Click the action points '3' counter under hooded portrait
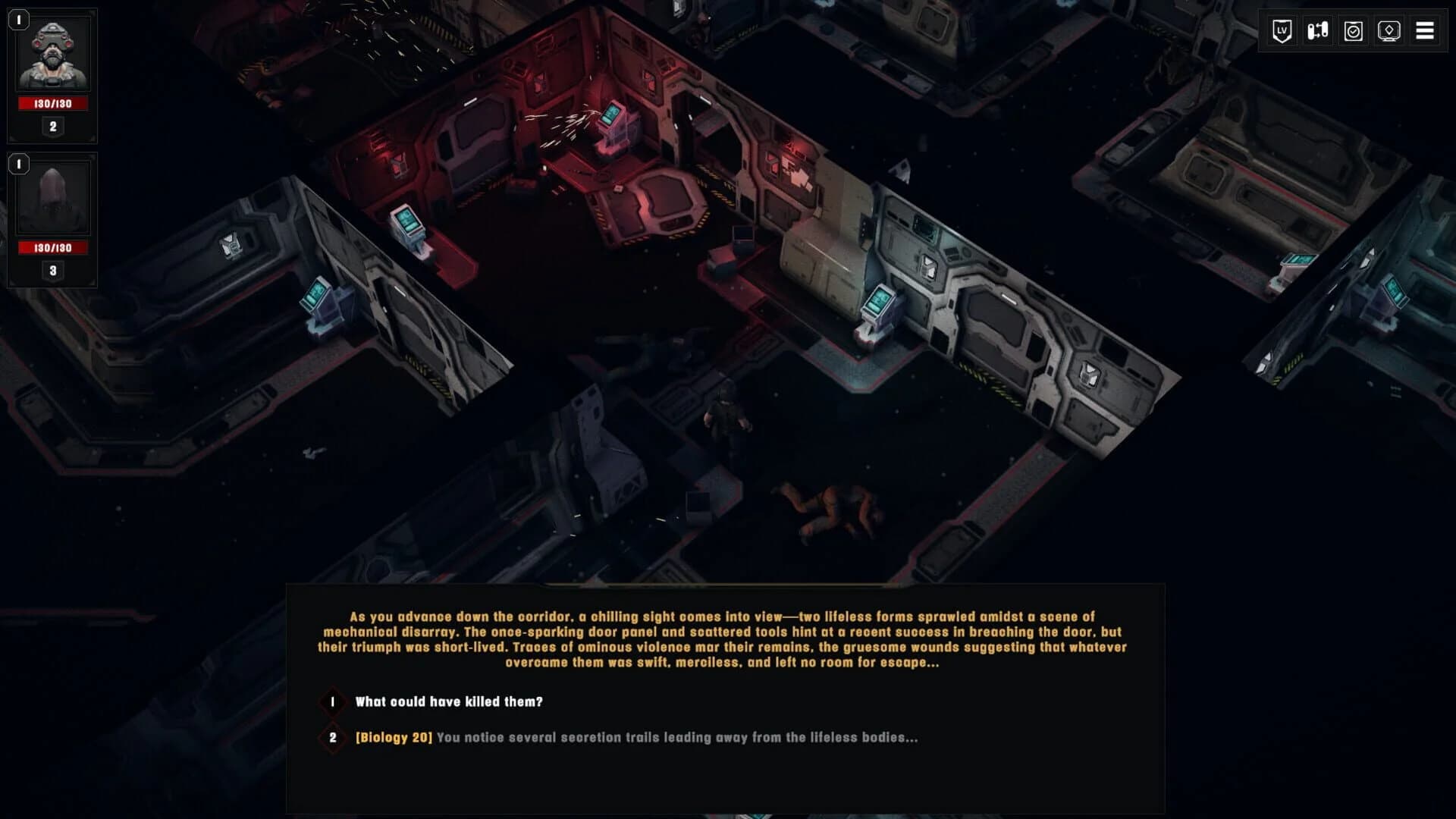 point(53,268)
